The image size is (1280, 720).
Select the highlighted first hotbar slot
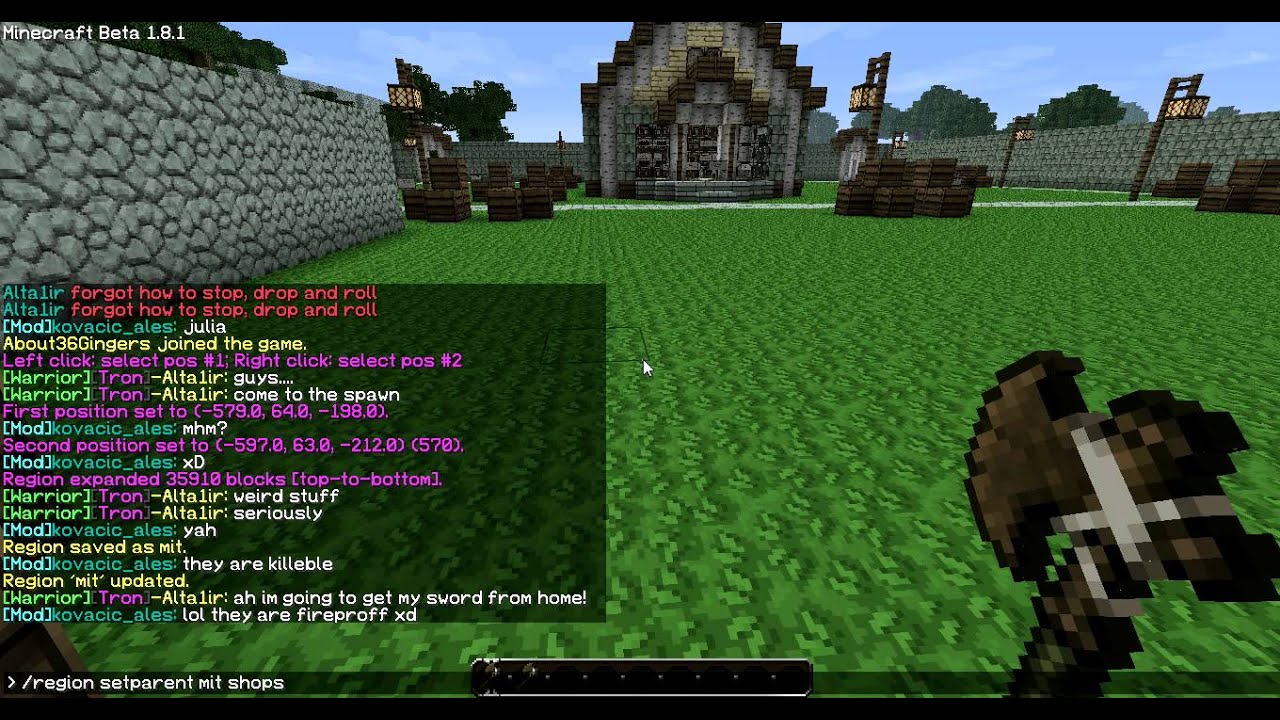pos(490,677)
